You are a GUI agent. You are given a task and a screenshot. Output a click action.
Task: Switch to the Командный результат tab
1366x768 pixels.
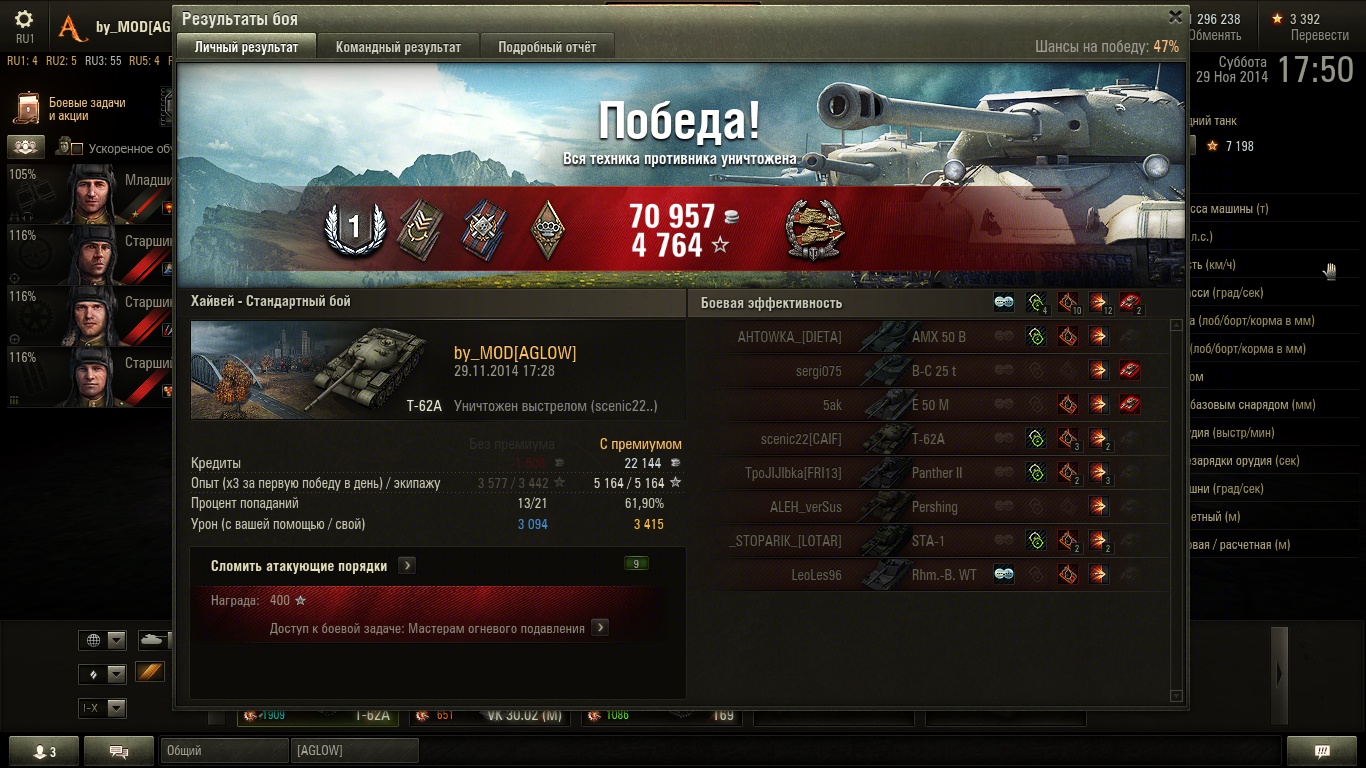(398, 47)
